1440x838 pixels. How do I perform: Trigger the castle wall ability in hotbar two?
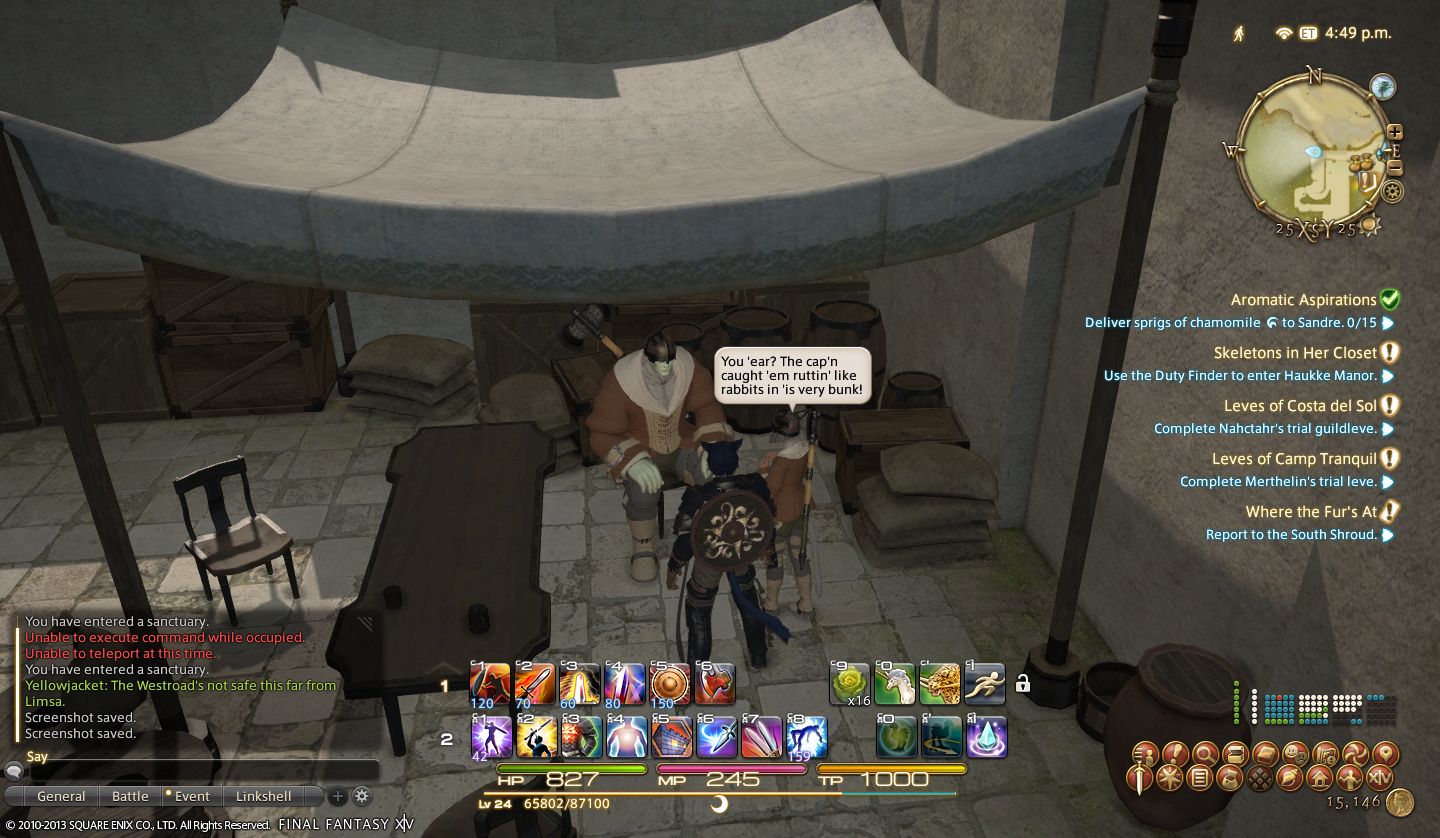point(669,739)
